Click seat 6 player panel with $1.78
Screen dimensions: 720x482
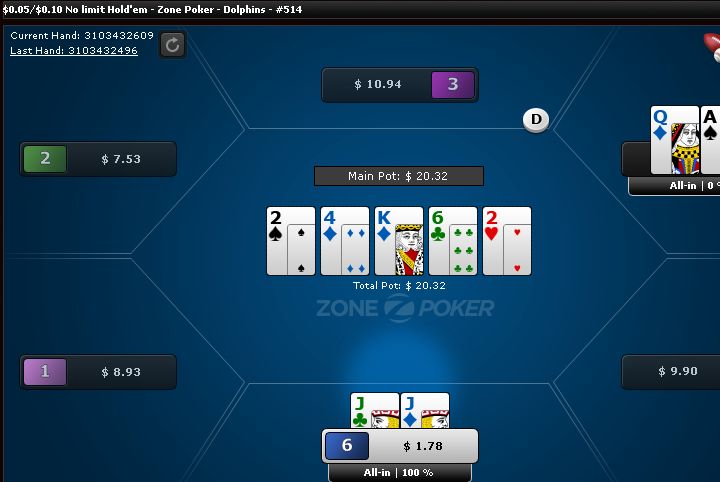[400, 446]
